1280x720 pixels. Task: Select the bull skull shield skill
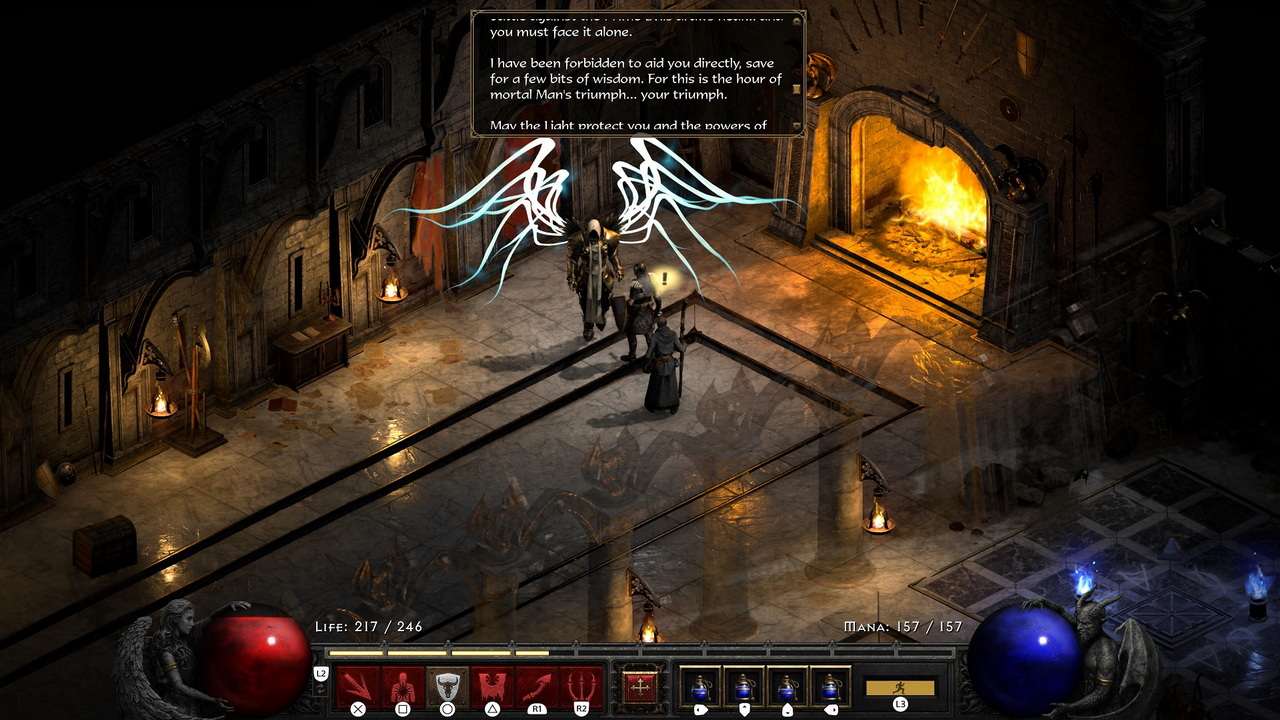coord(447,686)
